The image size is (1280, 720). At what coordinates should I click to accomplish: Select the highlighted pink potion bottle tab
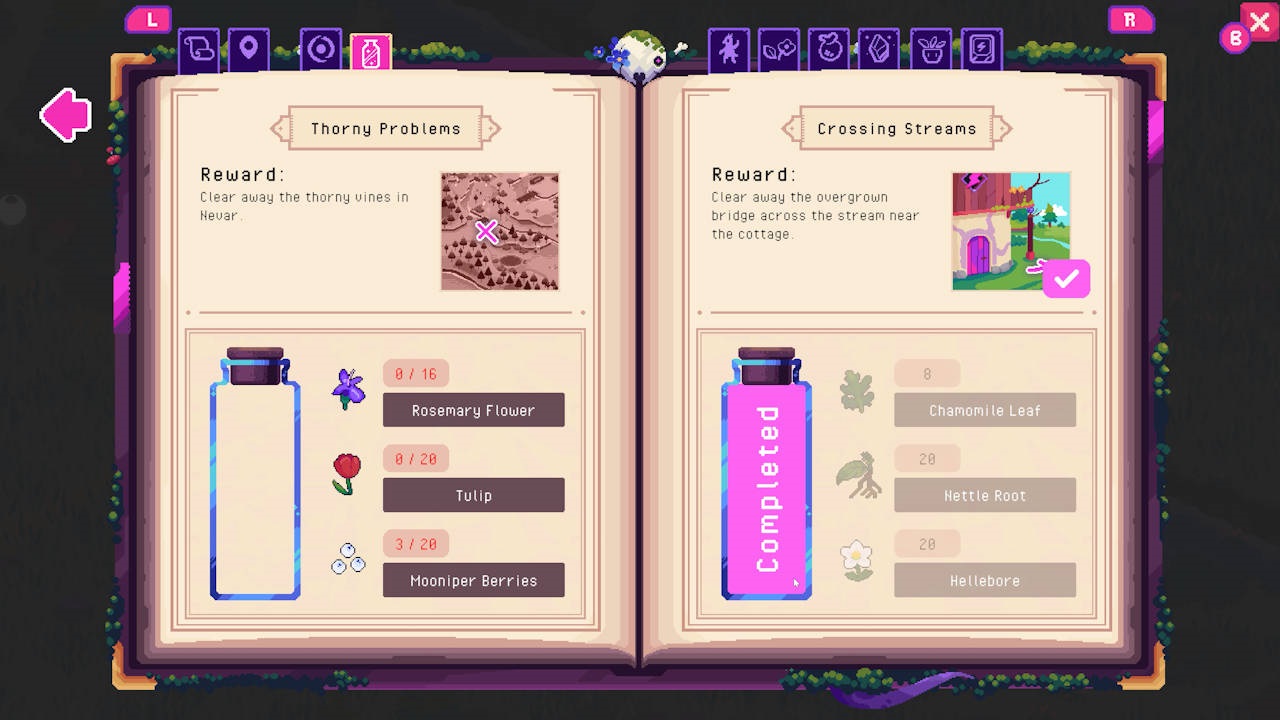(x=371, y=49)
